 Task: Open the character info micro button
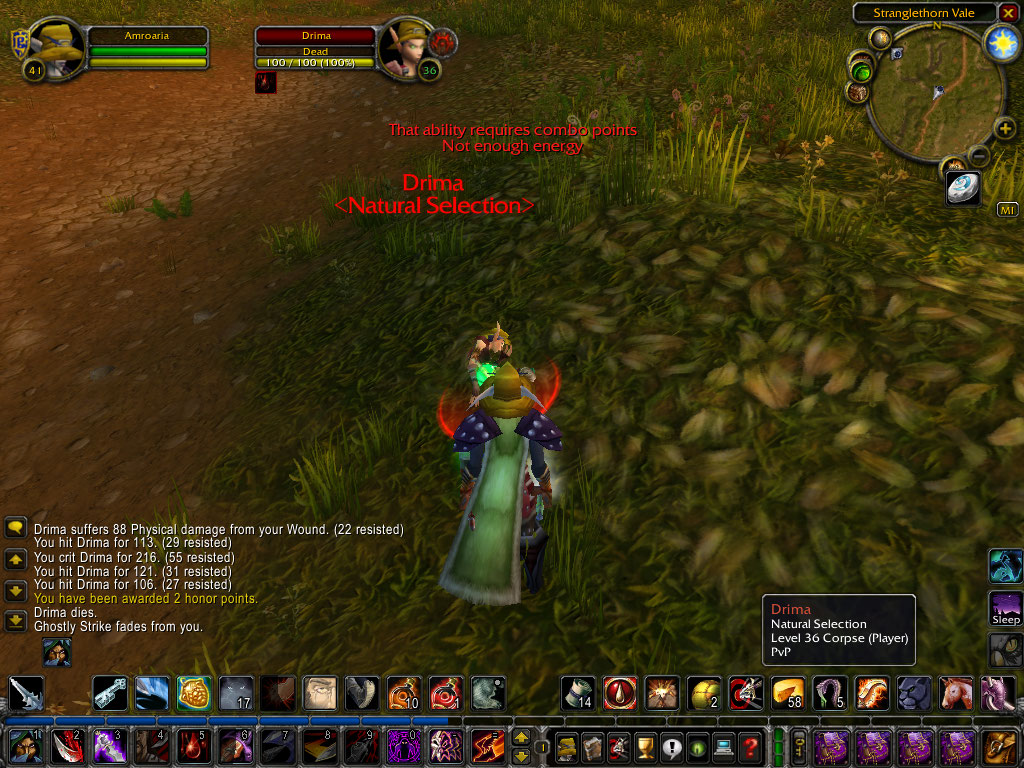[x=568, y=746]
